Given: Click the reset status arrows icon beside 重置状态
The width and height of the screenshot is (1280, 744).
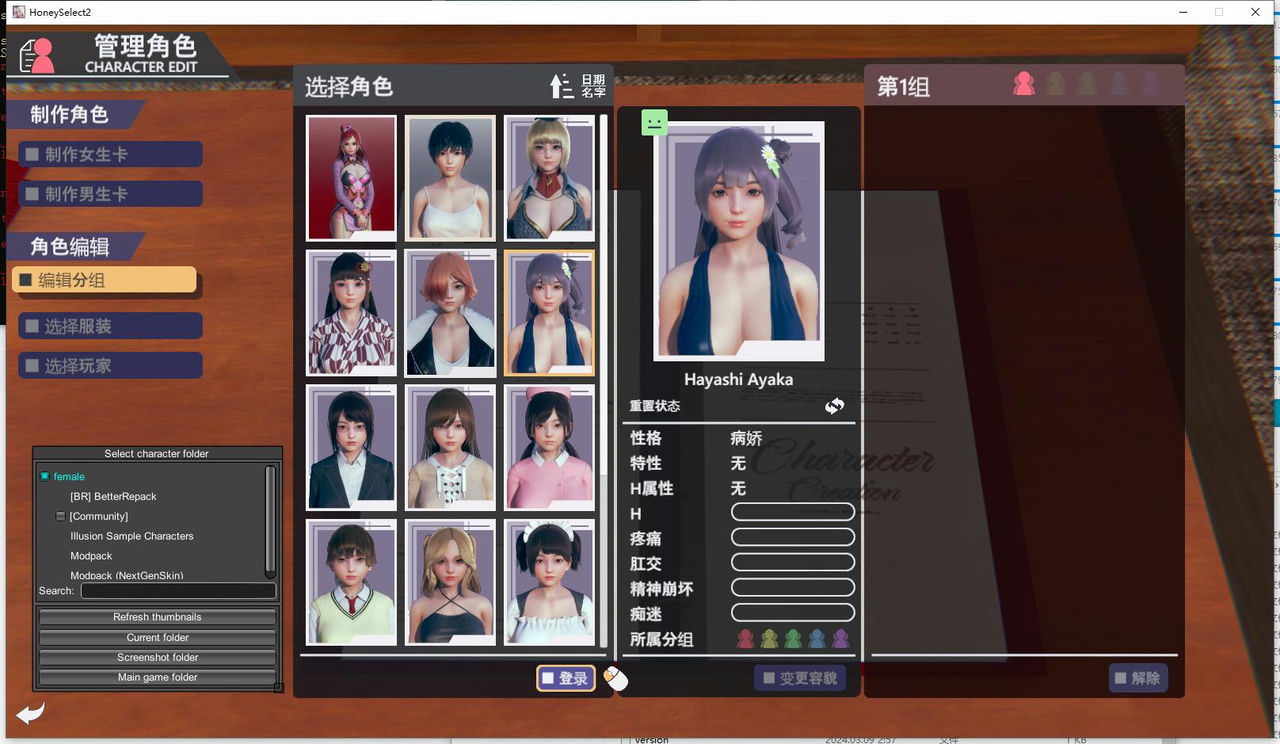Looking at the screenshot, I should (x=835, y=406).
